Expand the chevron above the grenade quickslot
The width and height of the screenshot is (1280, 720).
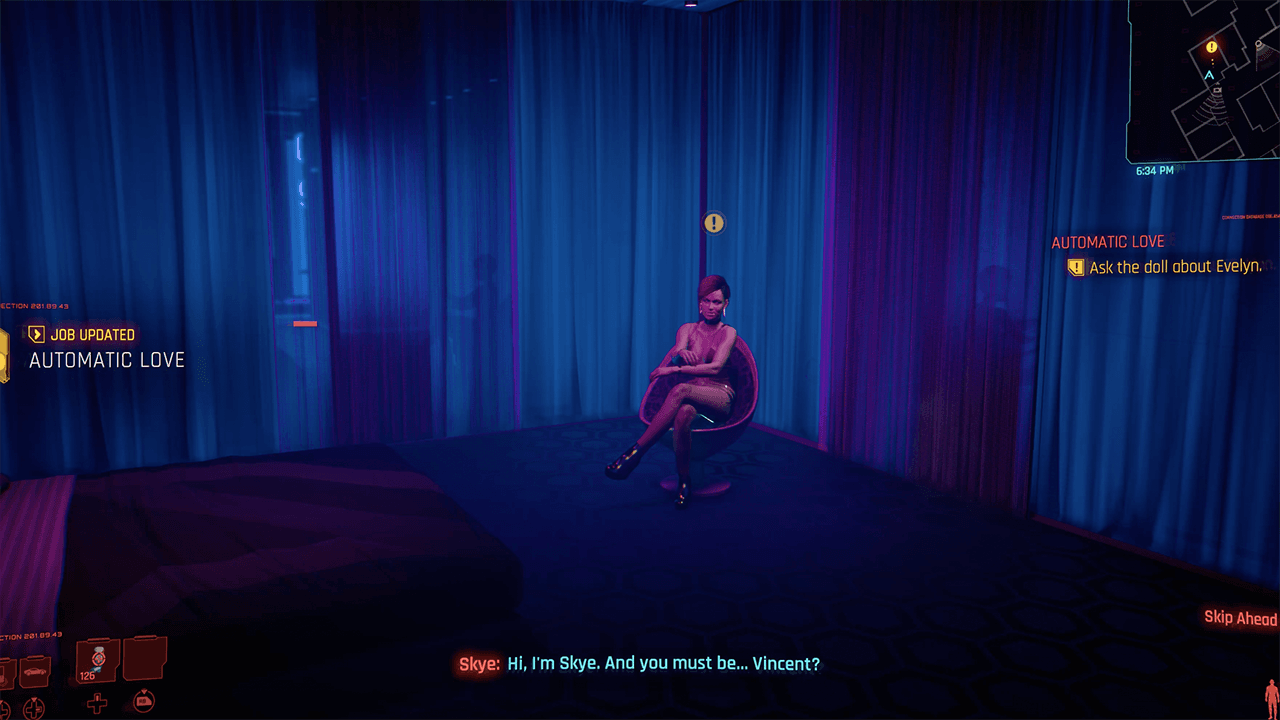(144, 690)
